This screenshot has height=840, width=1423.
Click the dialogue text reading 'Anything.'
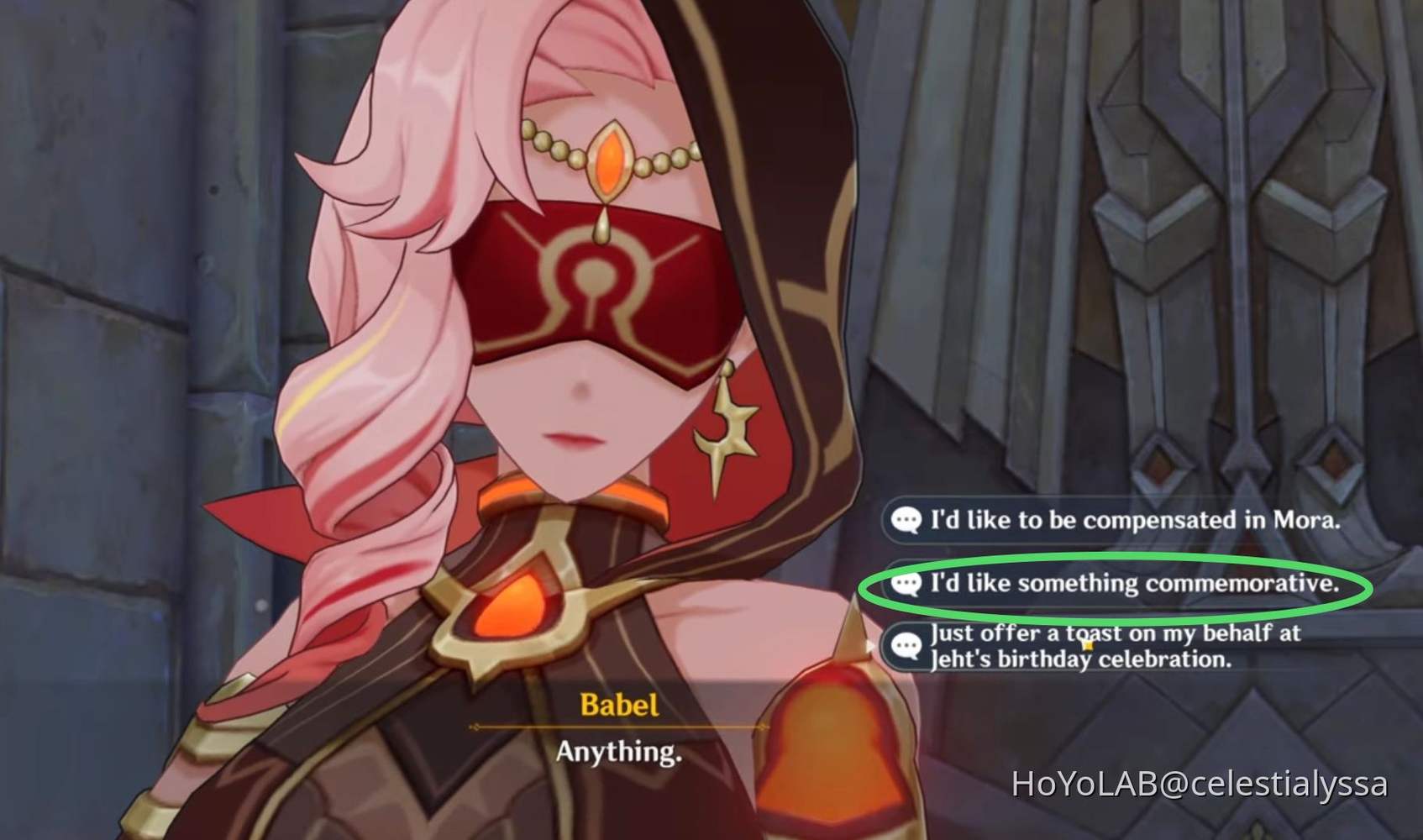click(618, 752)
